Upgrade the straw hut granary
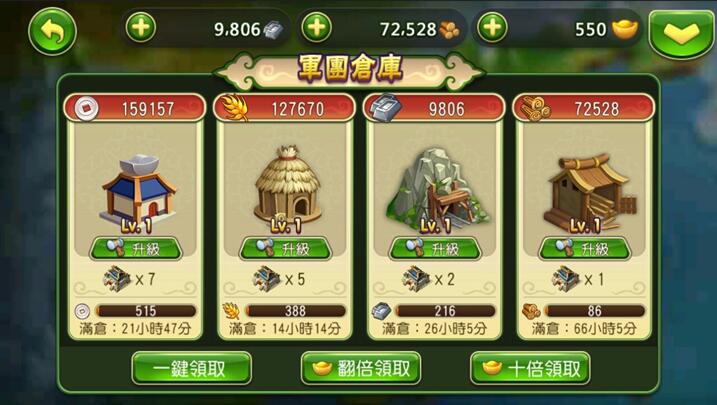The width and height of the screenshot is (717, 405). click(285, 248)
